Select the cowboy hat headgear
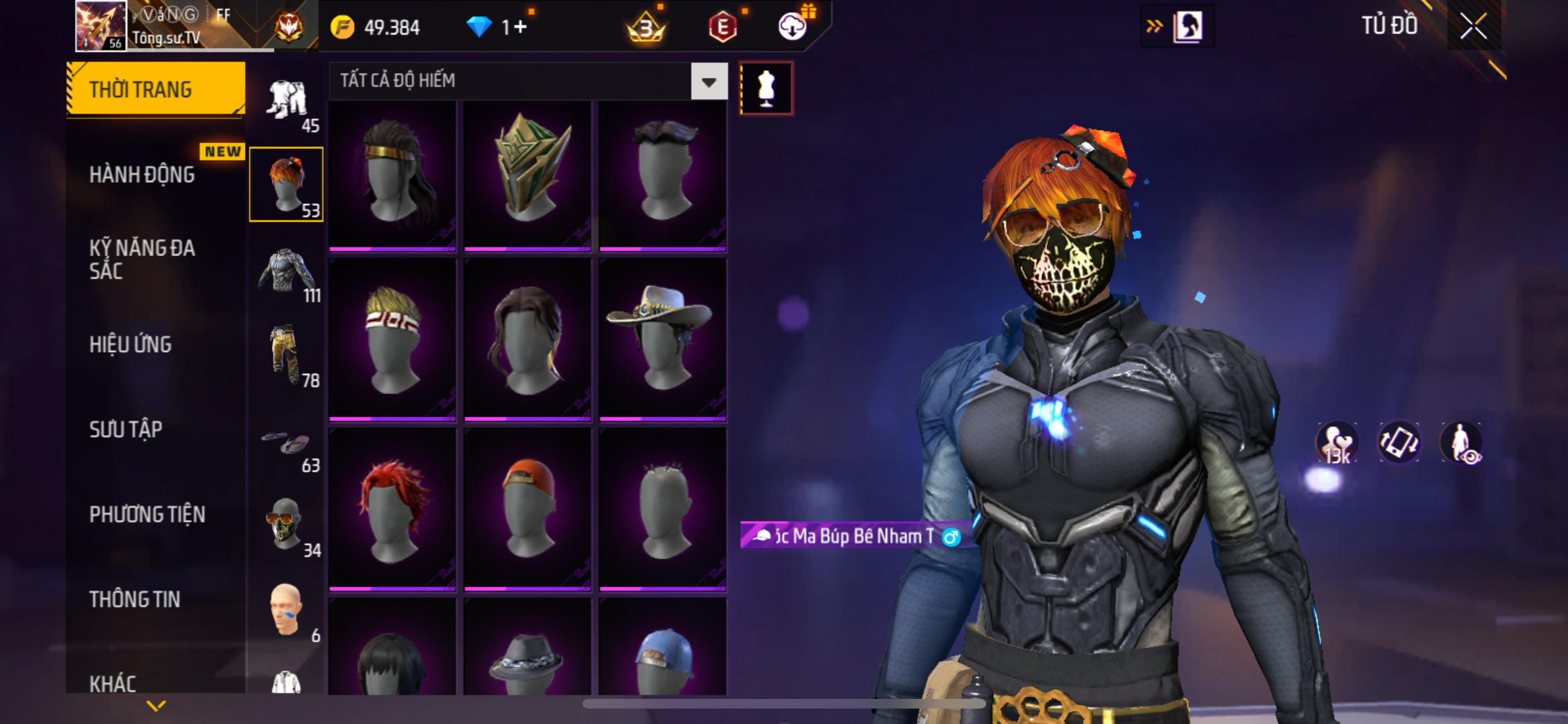The image size is (1568, 724). coord(662,340)
